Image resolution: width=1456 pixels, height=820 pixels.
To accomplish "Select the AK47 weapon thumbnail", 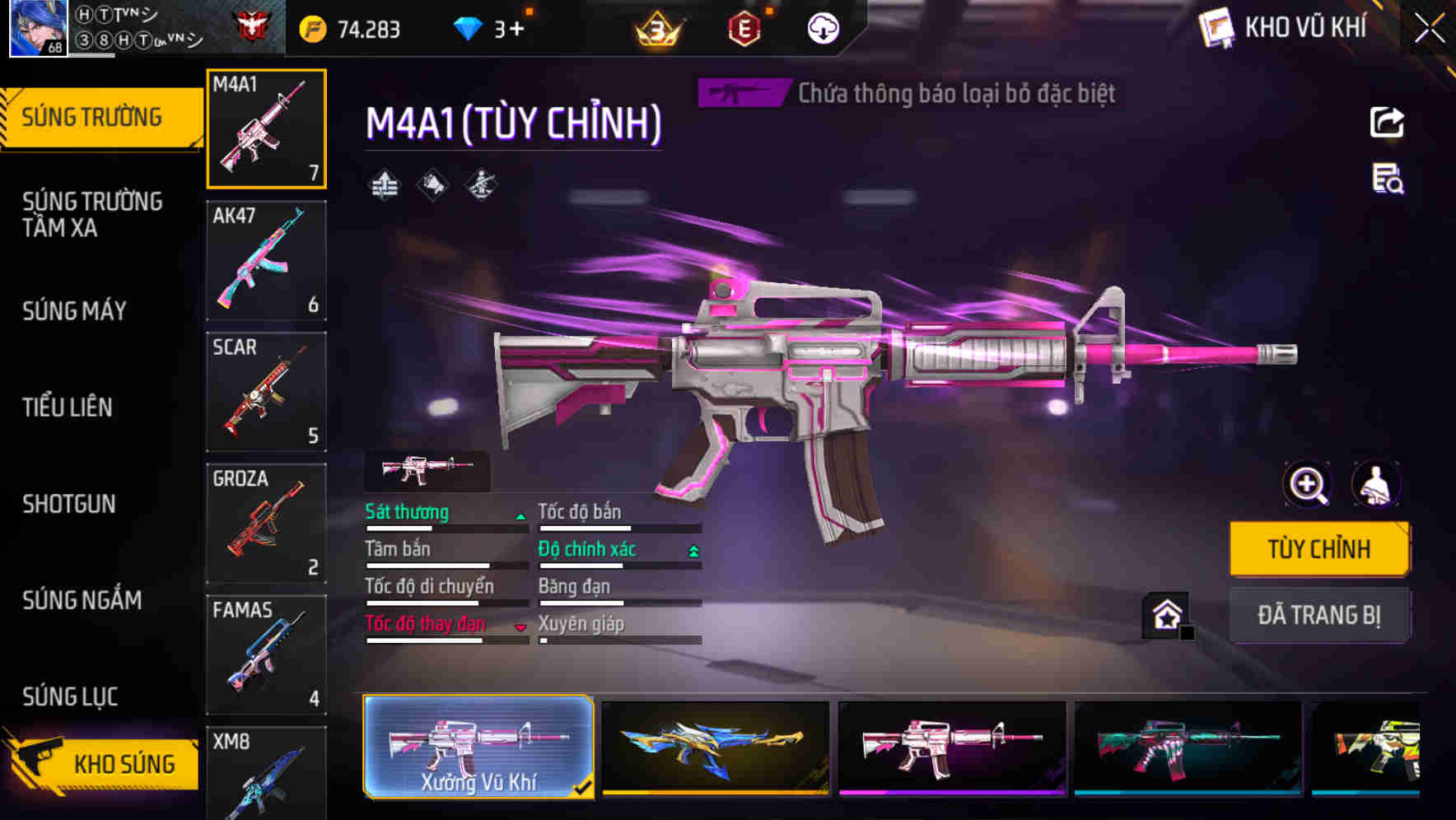I will (265, 259).
